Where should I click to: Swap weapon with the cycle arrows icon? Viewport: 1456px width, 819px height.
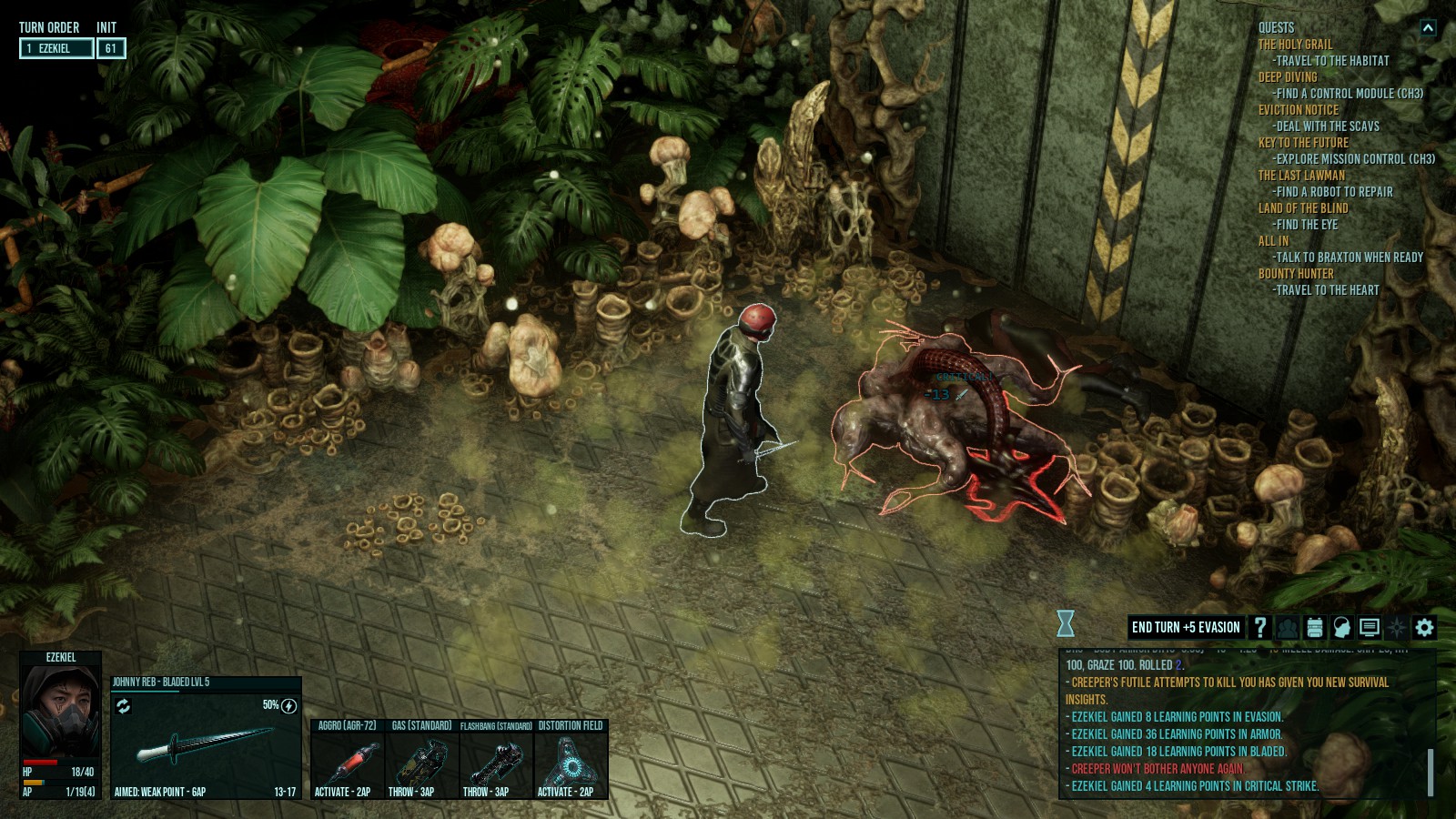(x=124, y=706)
